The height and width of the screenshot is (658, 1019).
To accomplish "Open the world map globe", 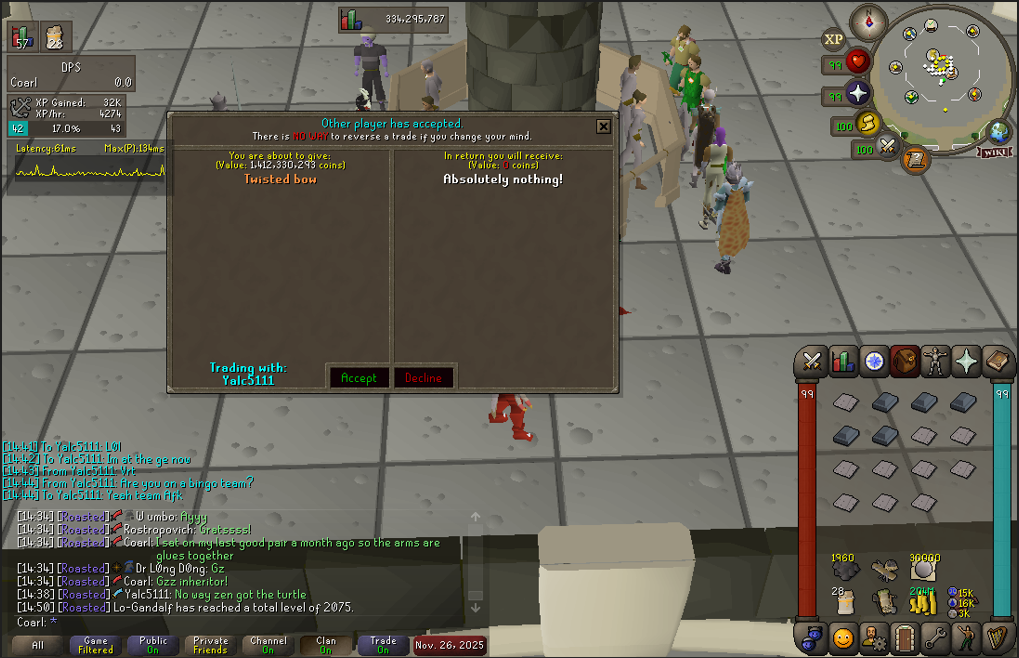I will click(997, 132).
